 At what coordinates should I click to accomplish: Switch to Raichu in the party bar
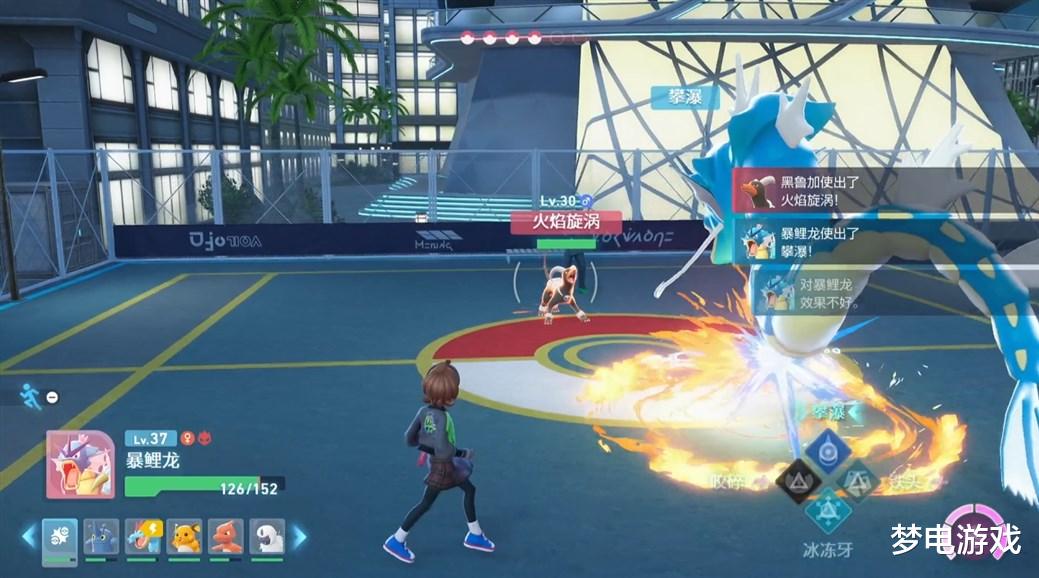click(x=184, y=537)
